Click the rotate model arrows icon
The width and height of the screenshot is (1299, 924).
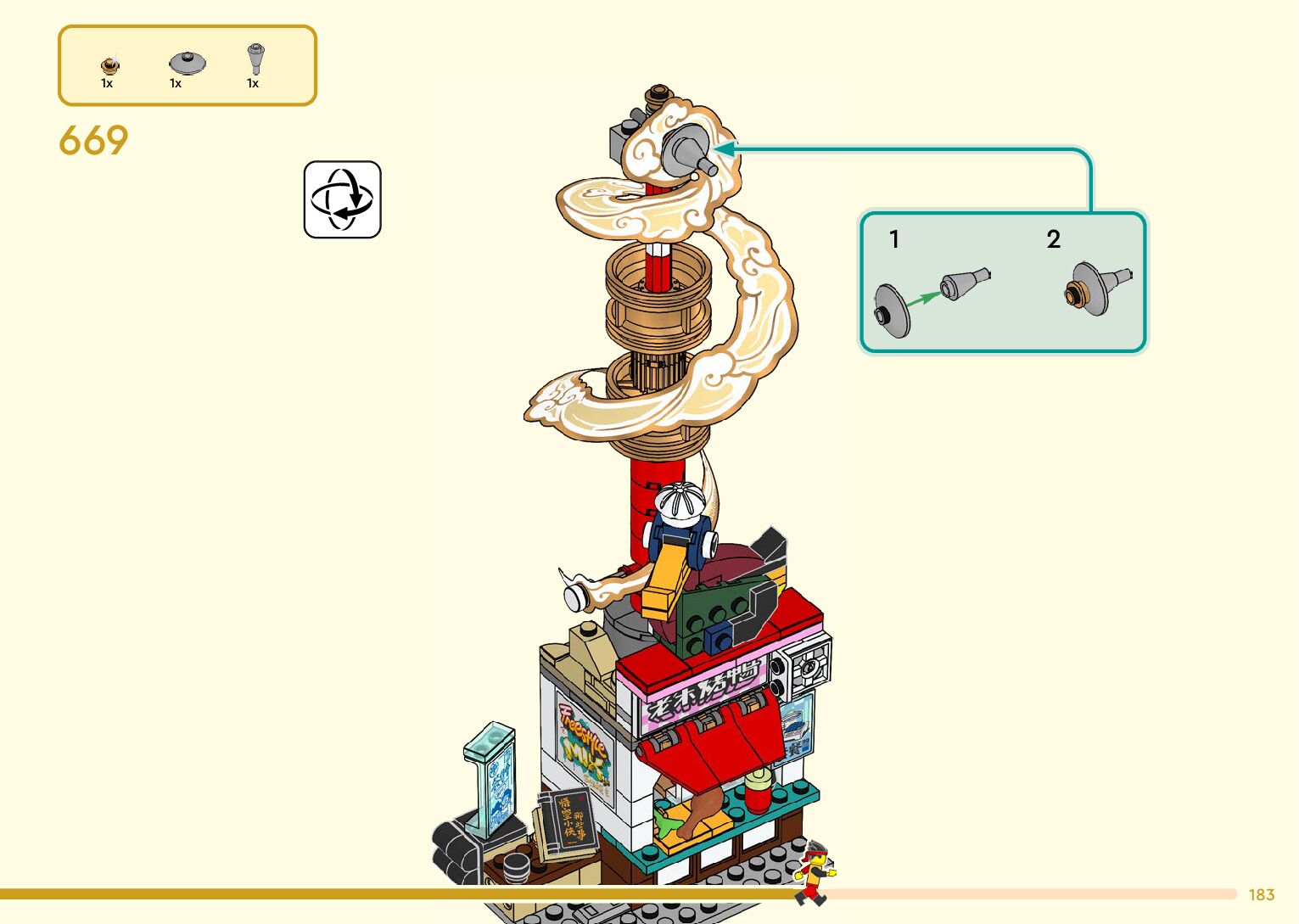pos(342,199)
